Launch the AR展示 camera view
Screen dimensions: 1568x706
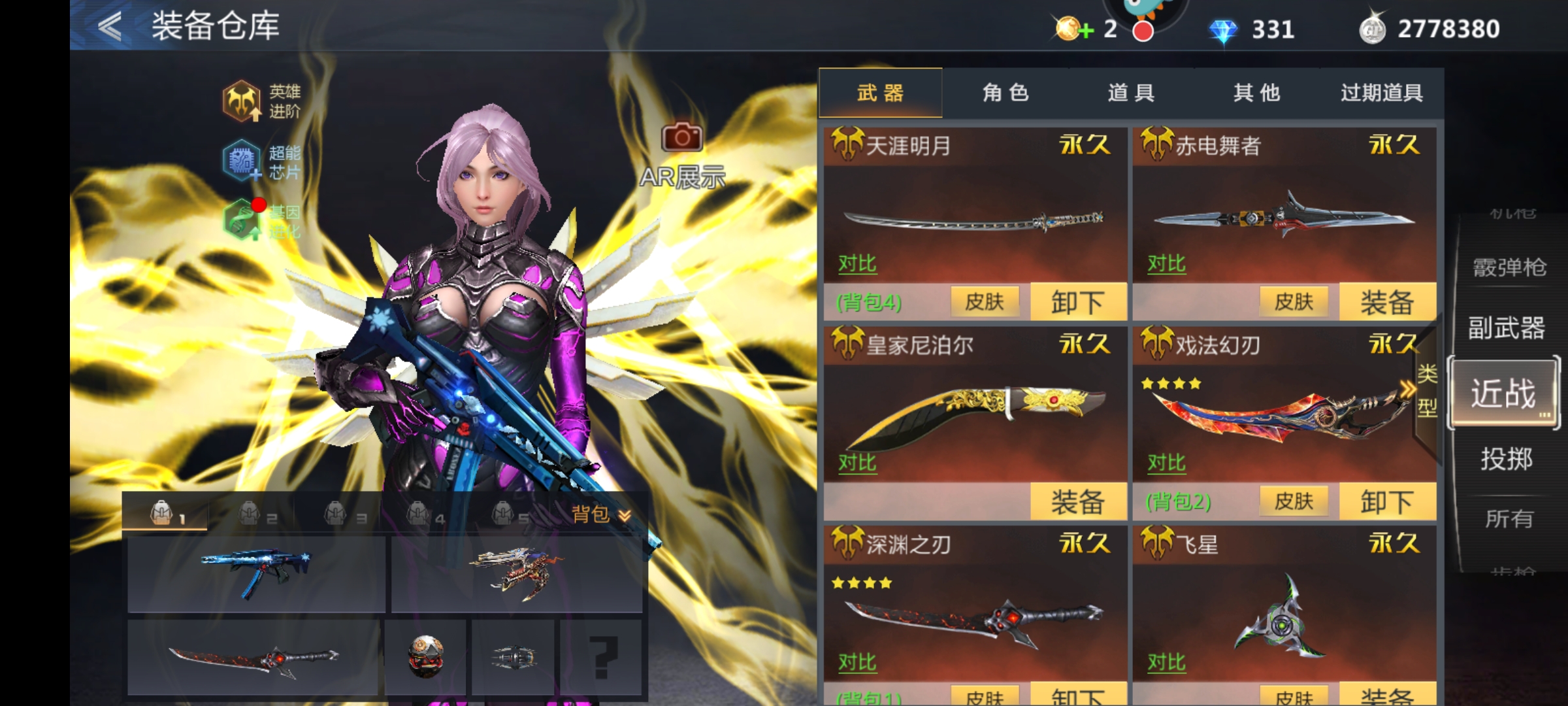[682, 156]
